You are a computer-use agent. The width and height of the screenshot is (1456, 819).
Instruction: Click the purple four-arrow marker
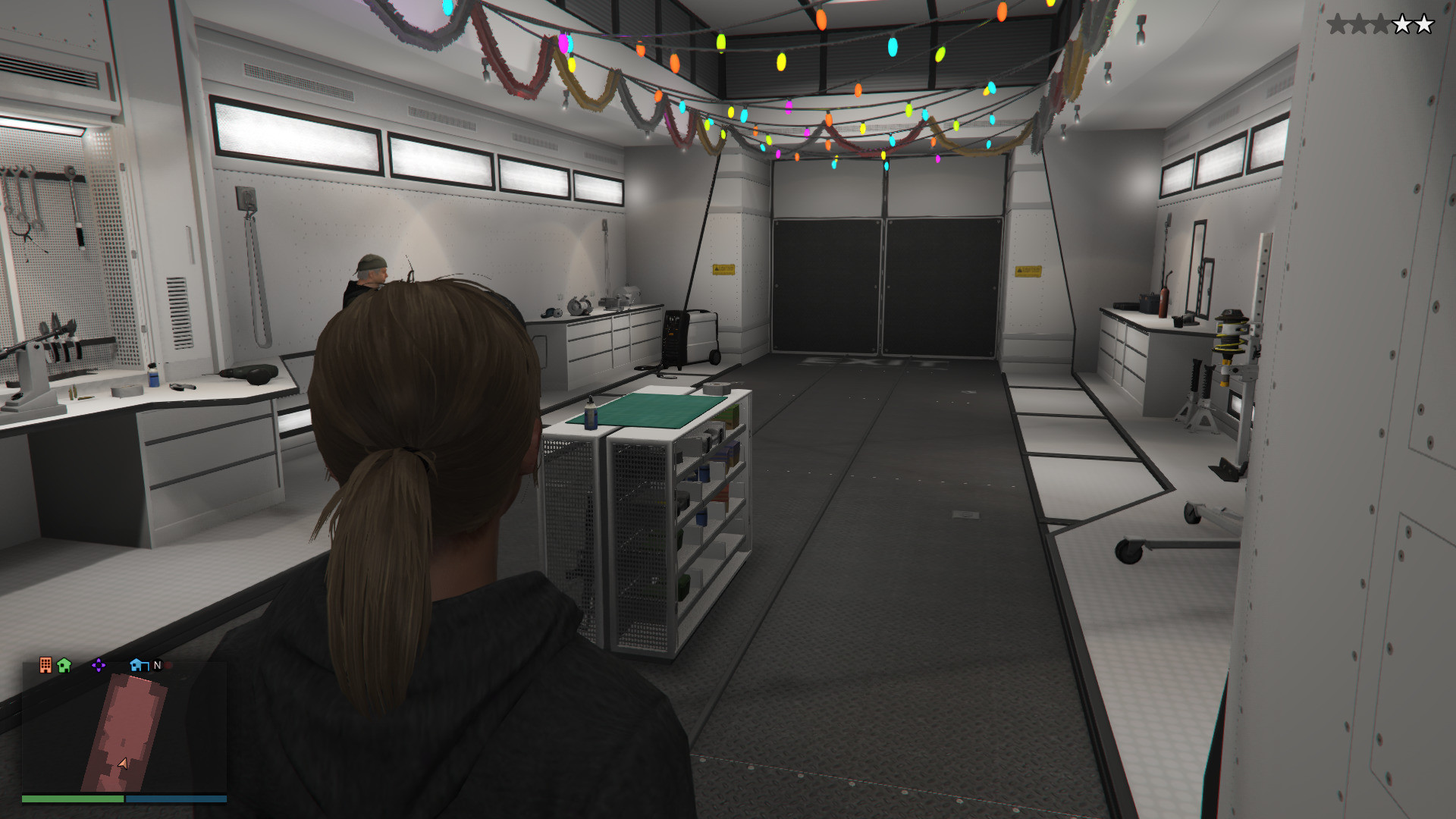coord(99,665)
